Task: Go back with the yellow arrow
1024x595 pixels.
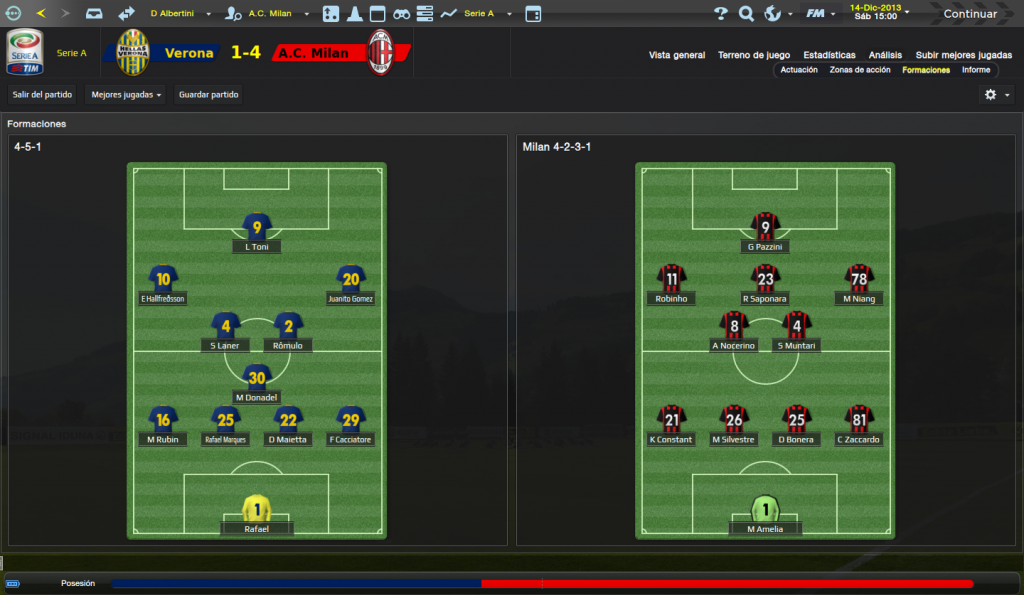Action: [x=41, y=14]
